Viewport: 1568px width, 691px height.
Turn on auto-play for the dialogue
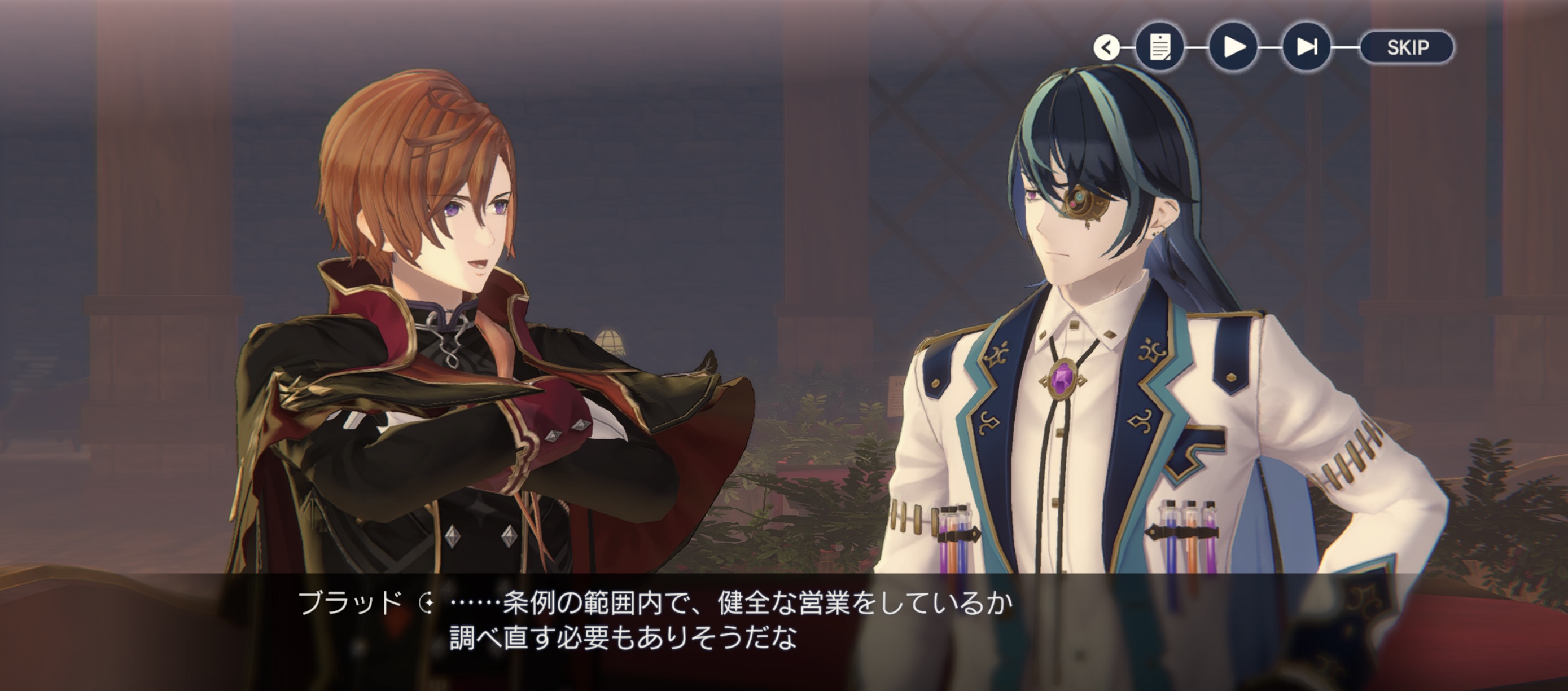point(1233,47)
